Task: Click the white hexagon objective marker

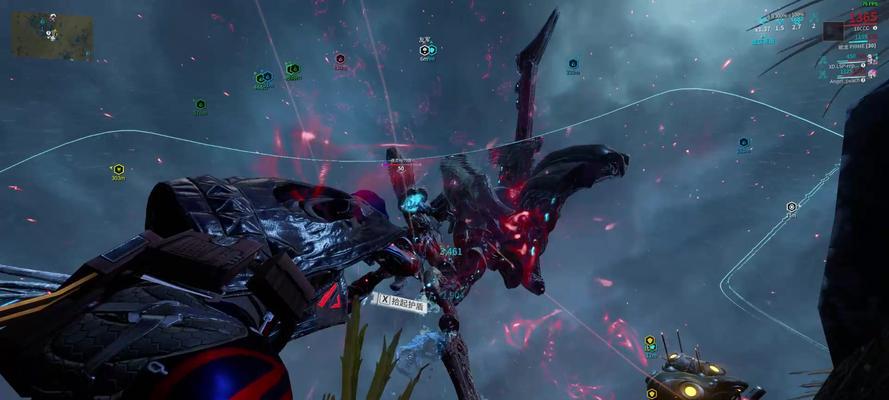Action: tap(792, 207)
